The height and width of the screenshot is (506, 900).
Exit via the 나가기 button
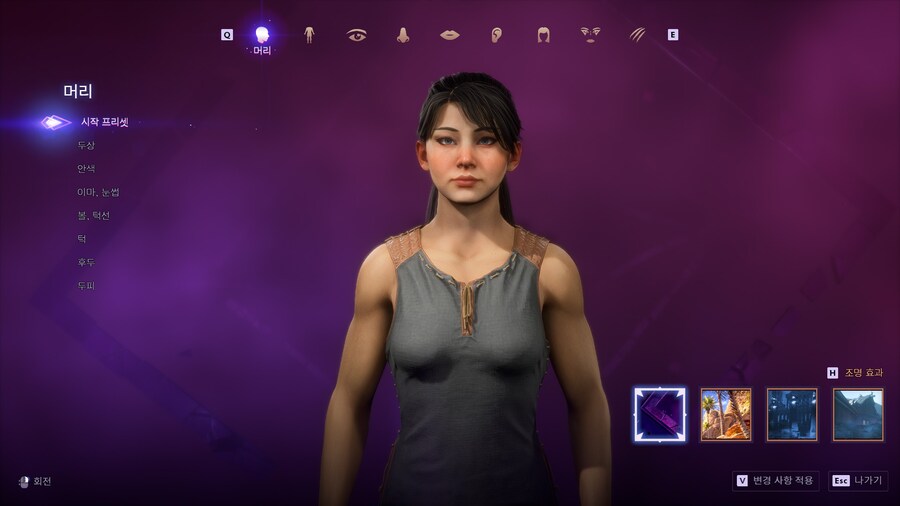857,480
